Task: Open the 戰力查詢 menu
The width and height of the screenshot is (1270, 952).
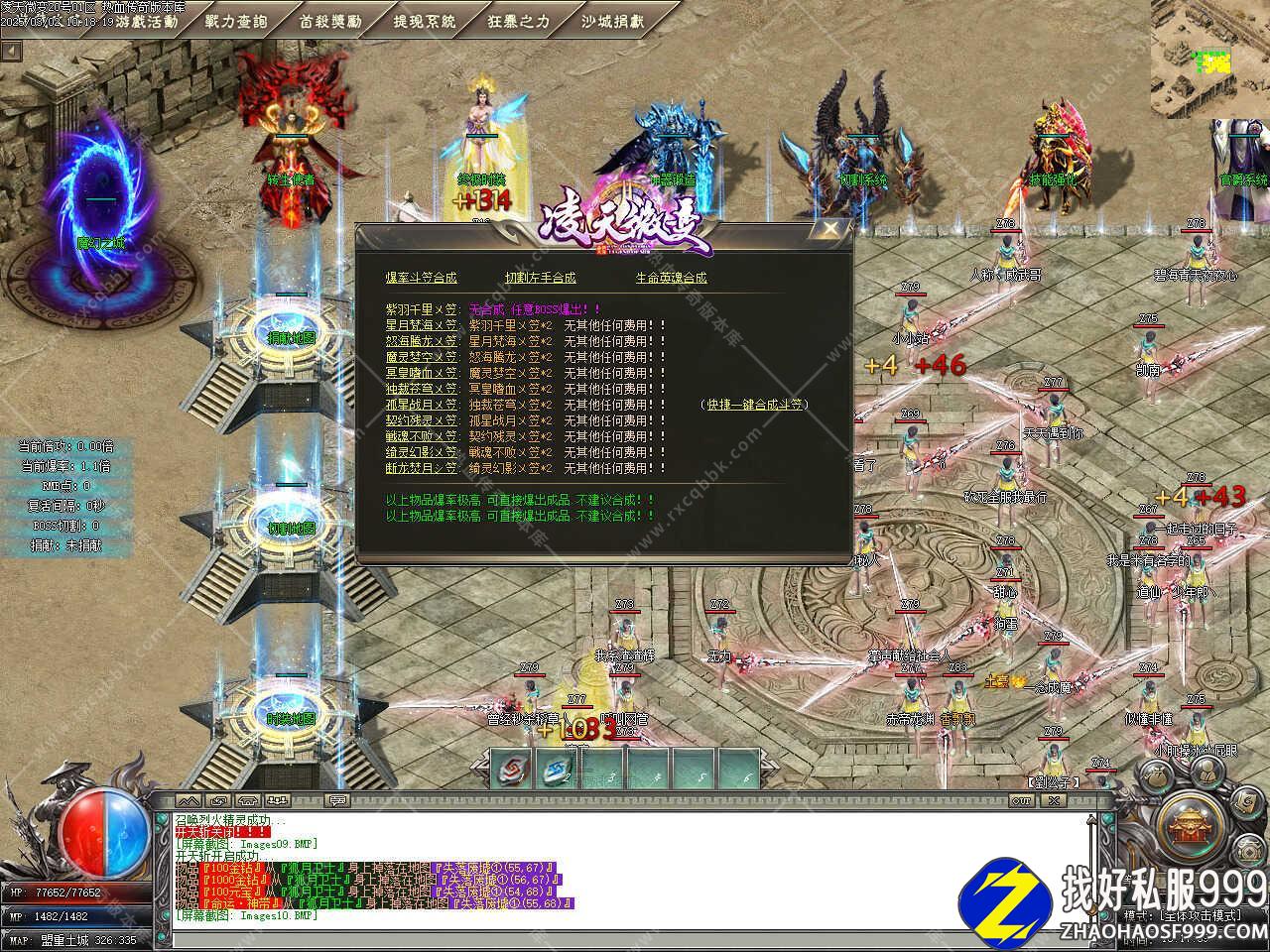Action: pyautogui.click(x=235, y=20)
